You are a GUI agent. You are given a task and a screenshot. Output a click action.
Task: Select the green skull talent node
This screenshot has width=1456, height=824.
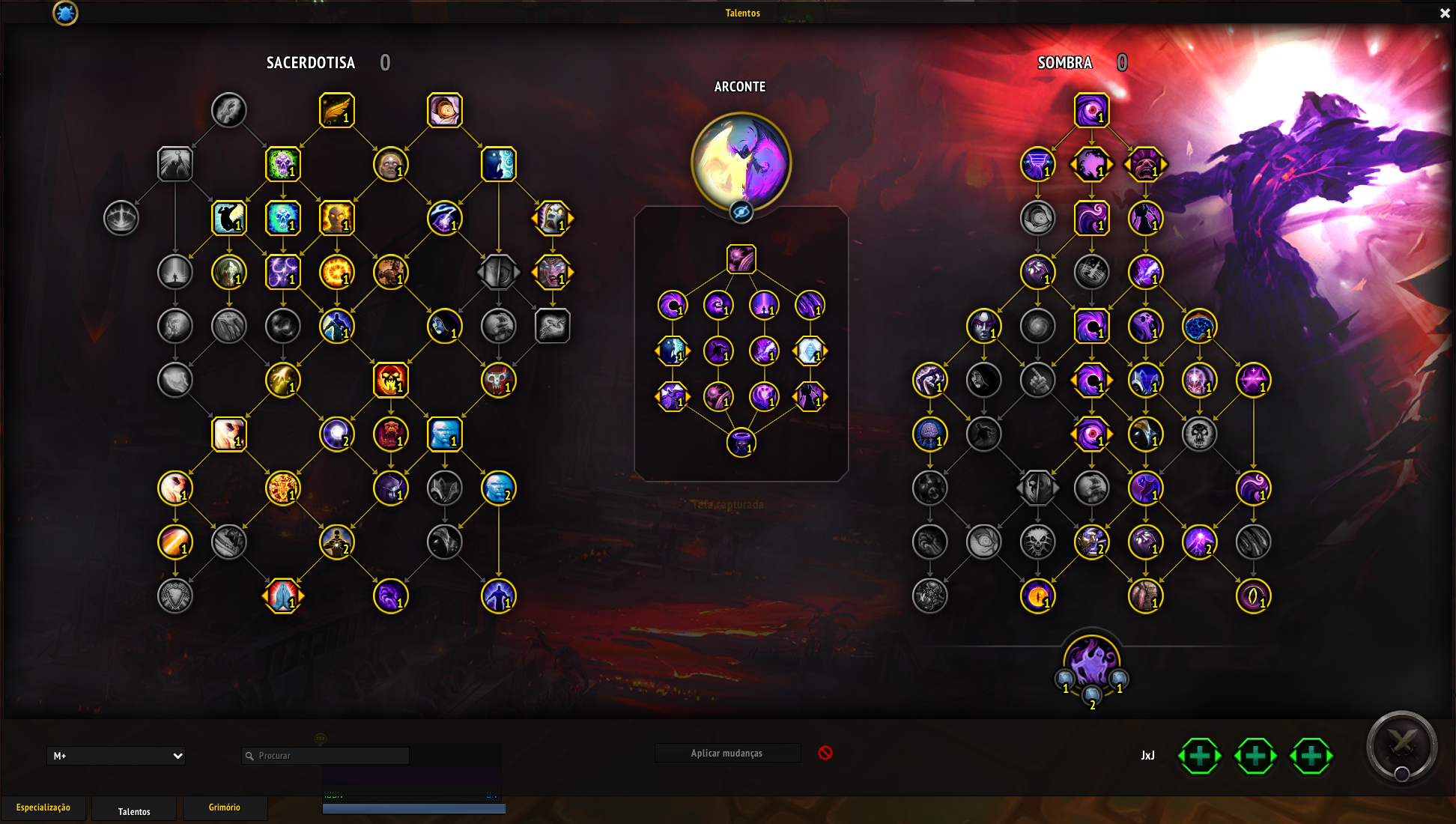pyautogui.click(x=282, y=165)
